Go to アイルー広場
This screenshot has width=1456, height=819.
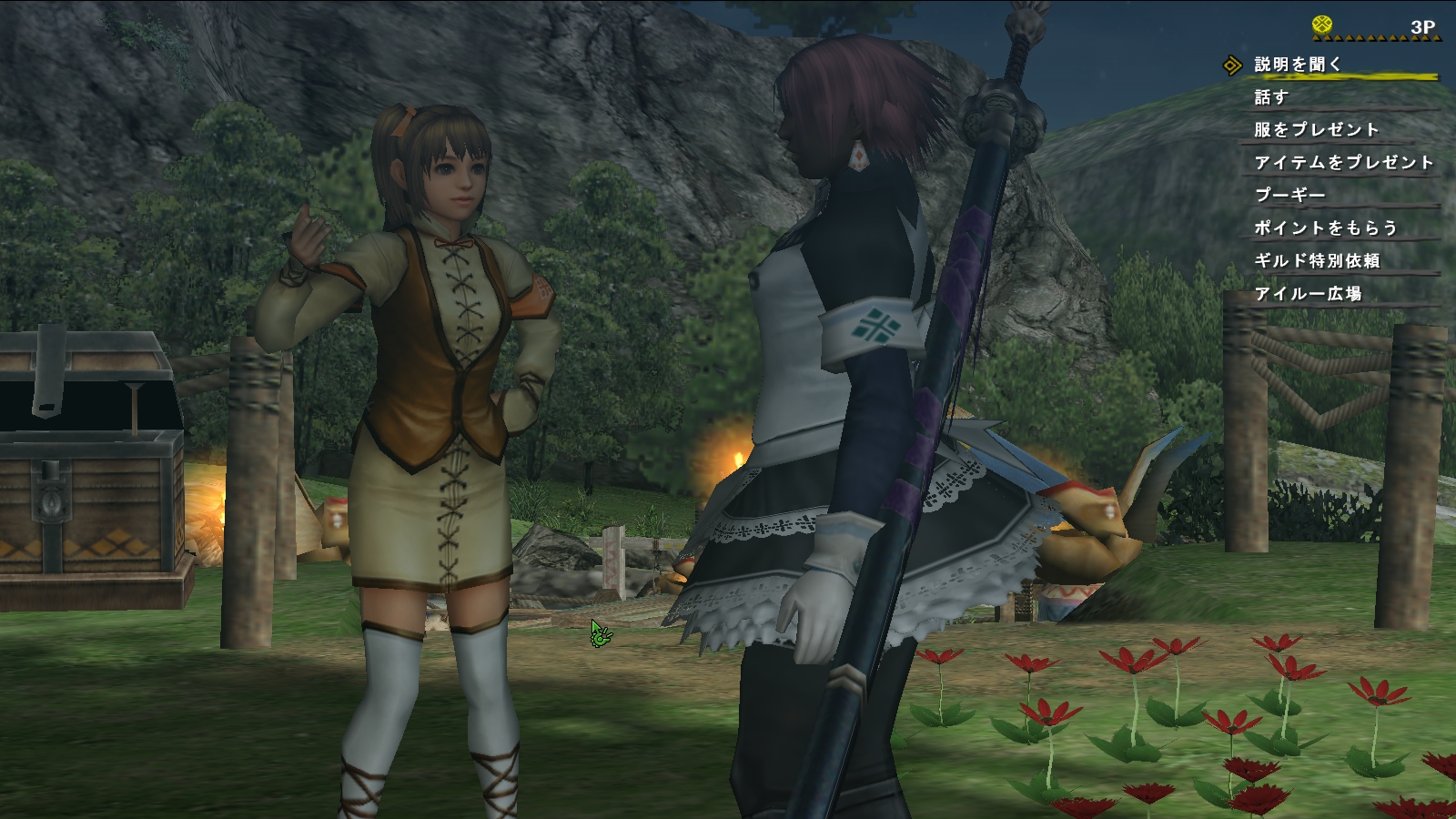point(1308,294)
